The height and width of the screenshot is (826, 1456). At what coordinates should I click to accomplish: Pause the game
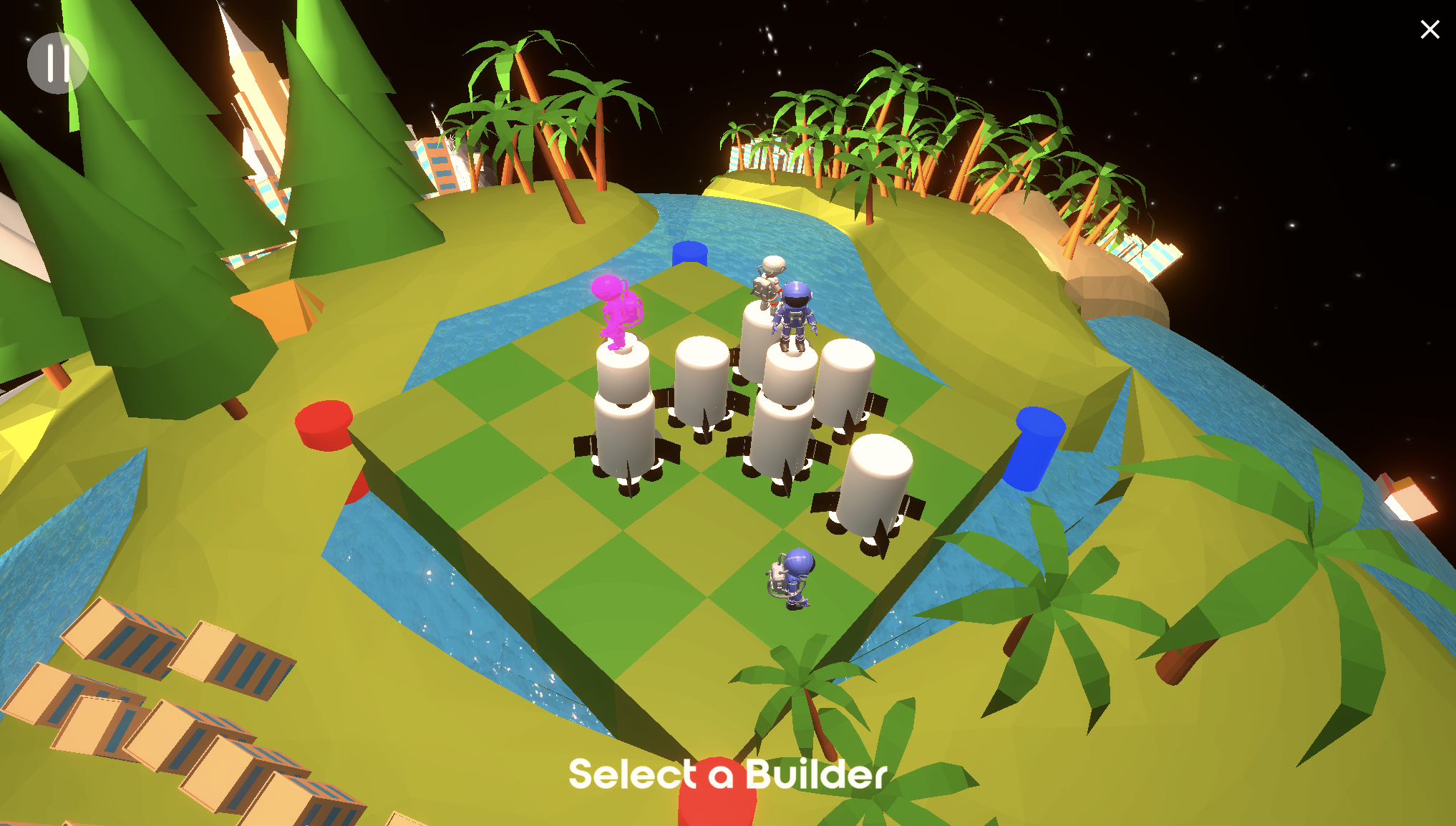tap(57, 64)
